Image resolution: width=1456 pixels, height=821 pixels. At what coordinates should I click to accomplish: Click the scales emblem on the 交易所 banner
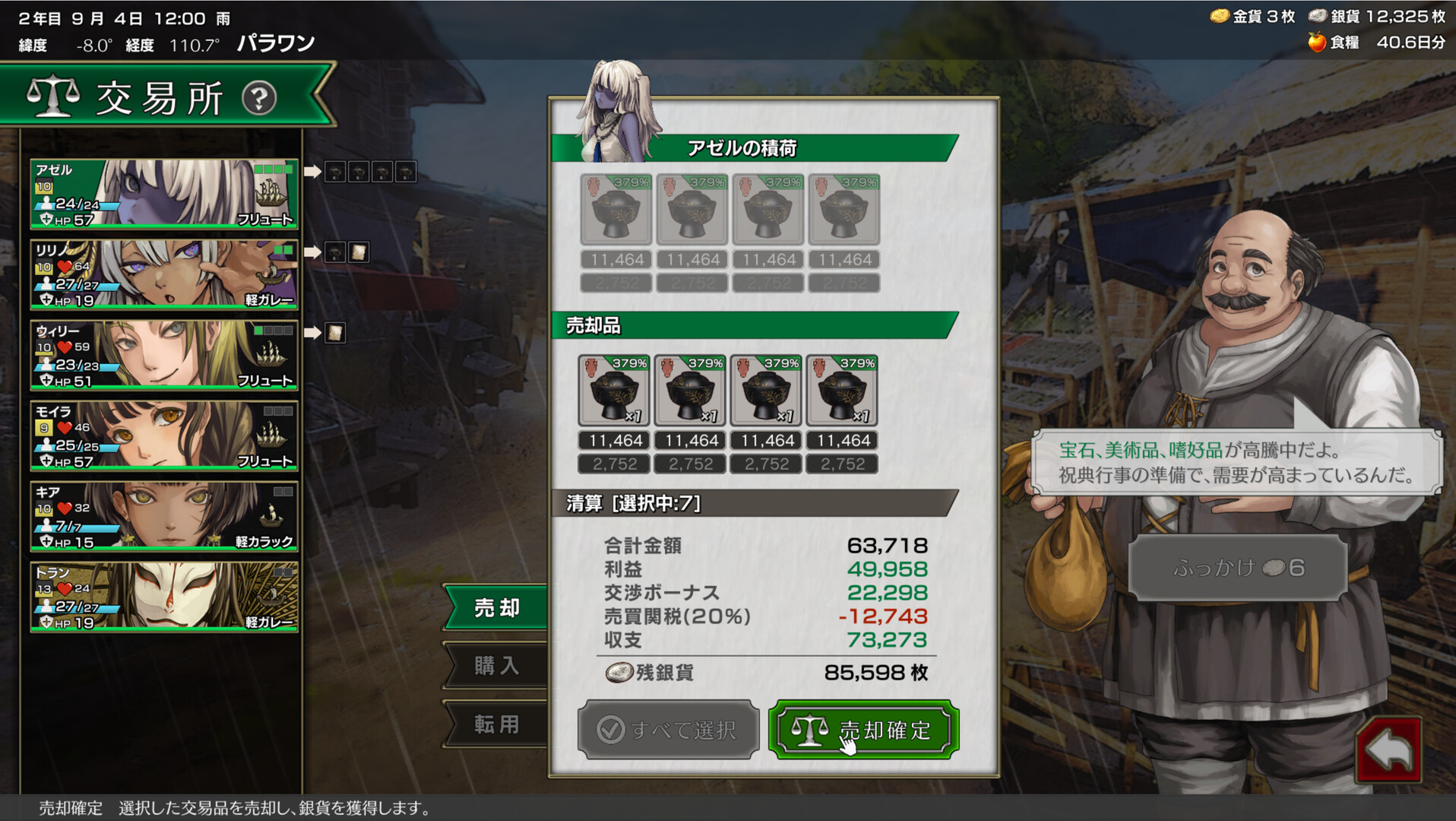[55, 97]
